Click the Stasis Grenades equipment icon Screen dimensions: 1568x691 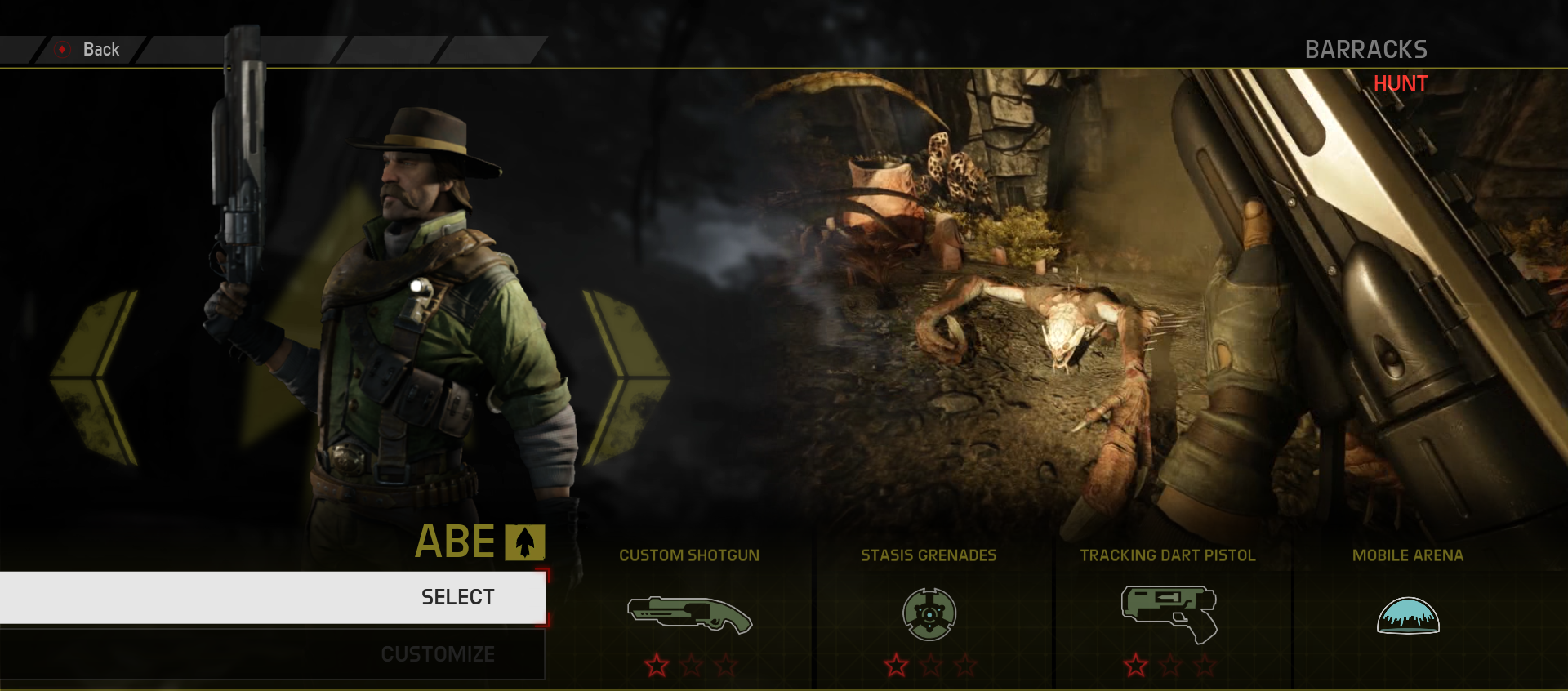tap(929, 613)
